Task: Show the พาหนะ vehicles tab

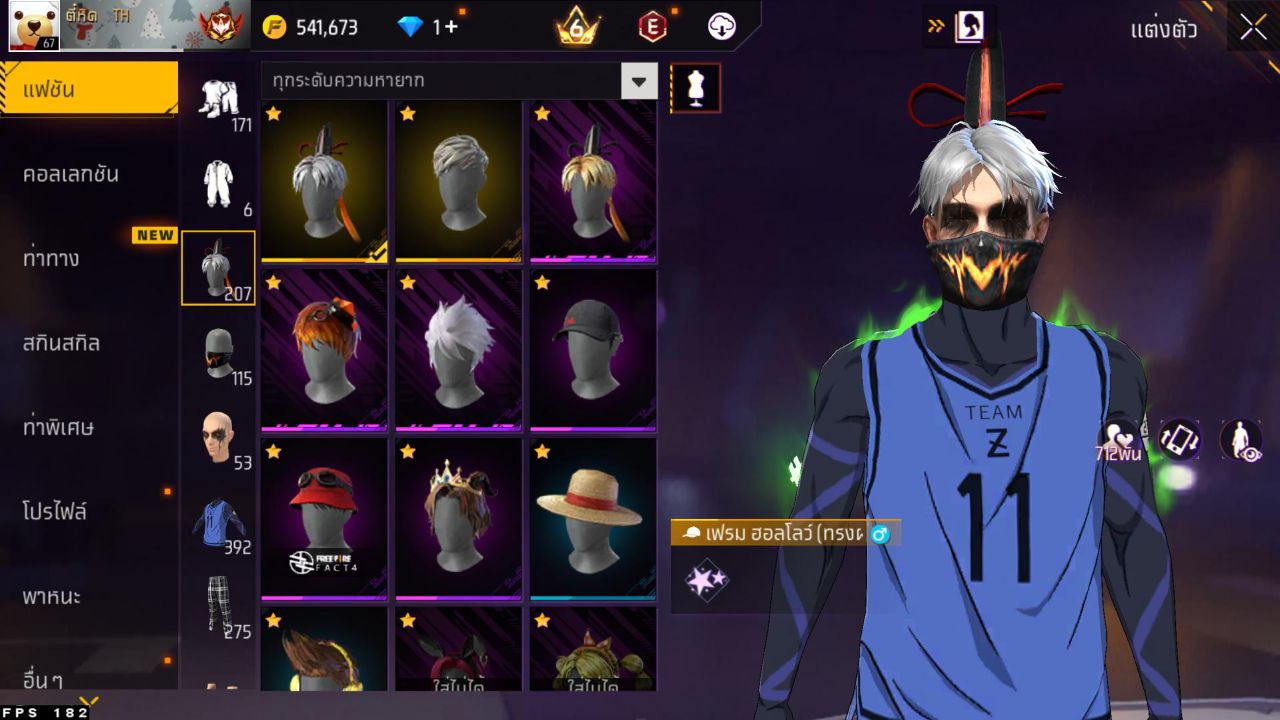Action: coord(52,597)
